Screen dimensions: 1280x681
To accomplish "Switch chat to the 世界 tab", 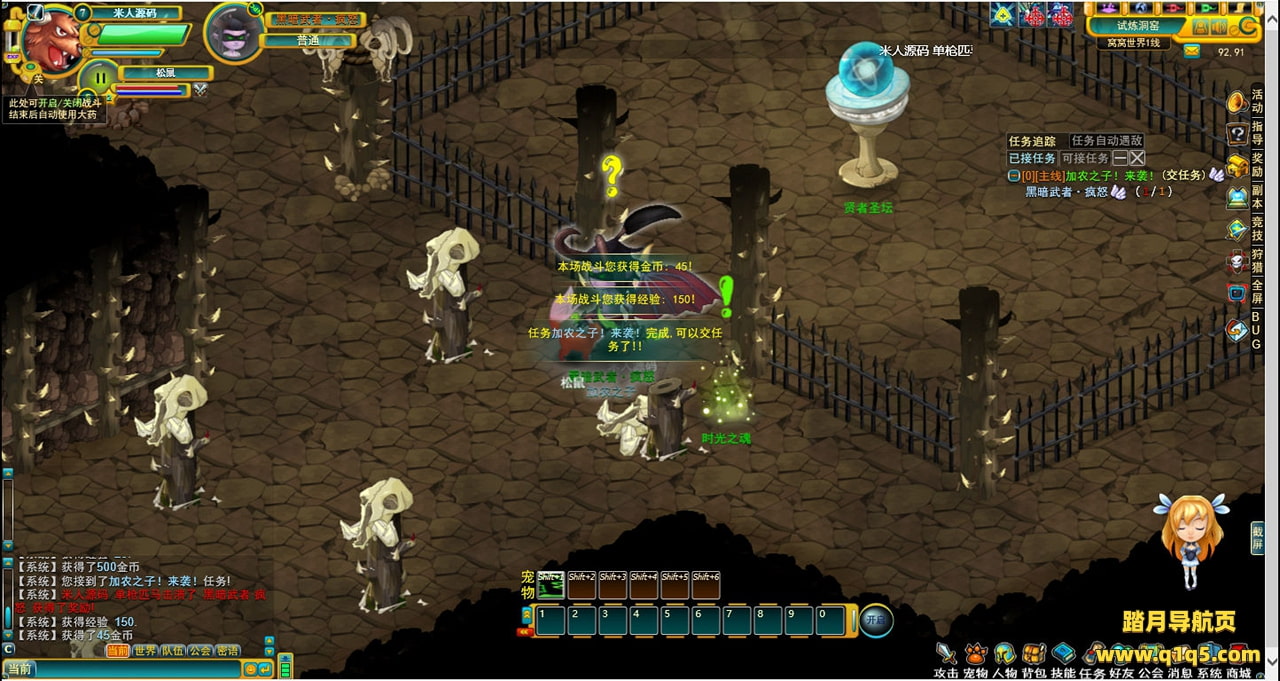I will pyautogui.click(x=145, y=651).
